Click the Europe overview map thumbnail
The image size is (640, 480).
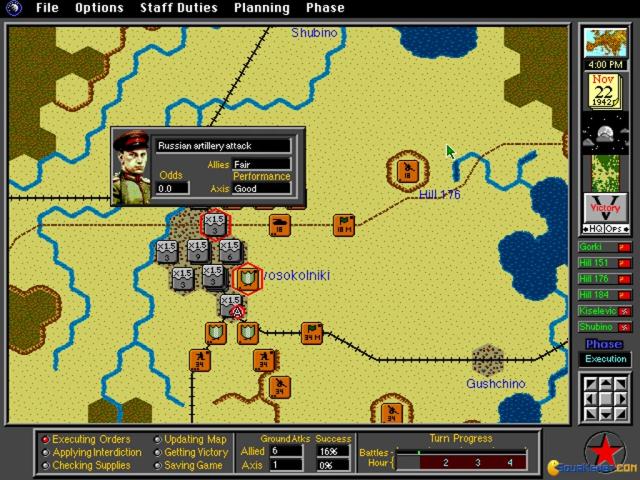pyautogui.click(x=604, y=43)
